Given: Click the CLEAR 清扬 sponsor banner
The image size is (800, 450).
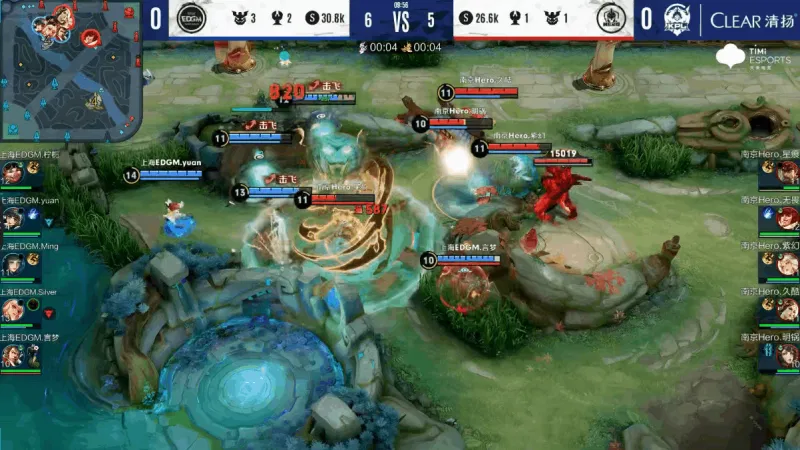Looking at the screenshot, I should pyautogui.click(x=750, y=19).
